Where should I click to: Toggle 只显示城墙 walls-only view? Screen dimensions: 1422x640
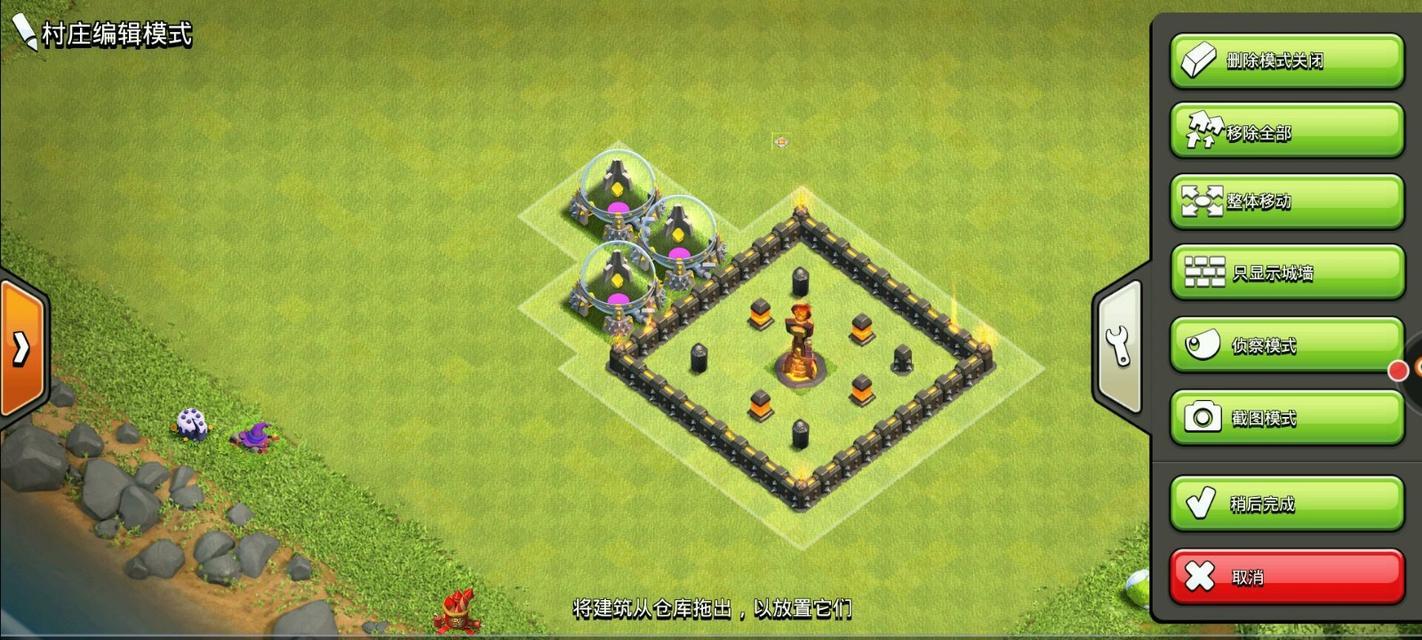(1286, 272)
